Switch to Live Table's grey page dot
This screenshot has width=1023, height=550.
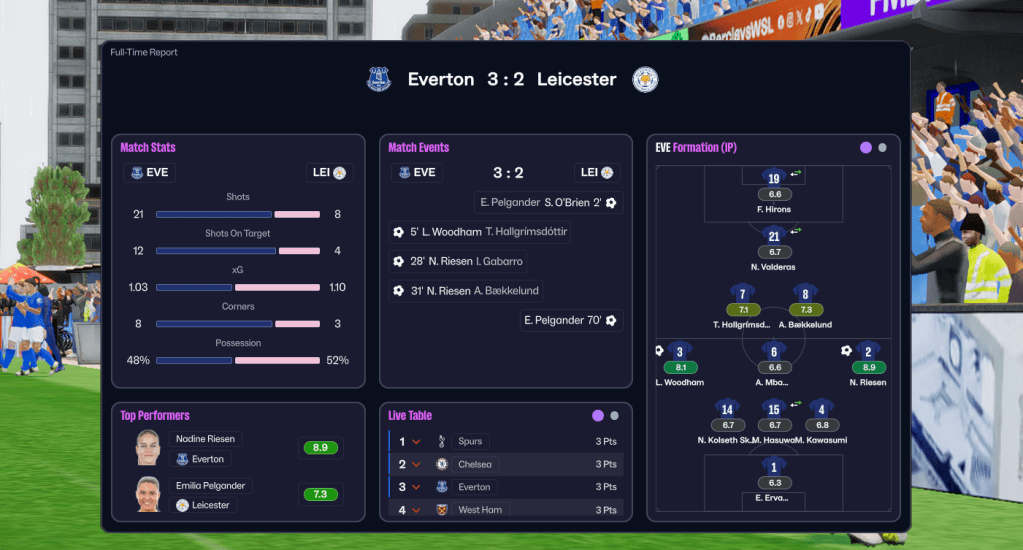(614, 416)
